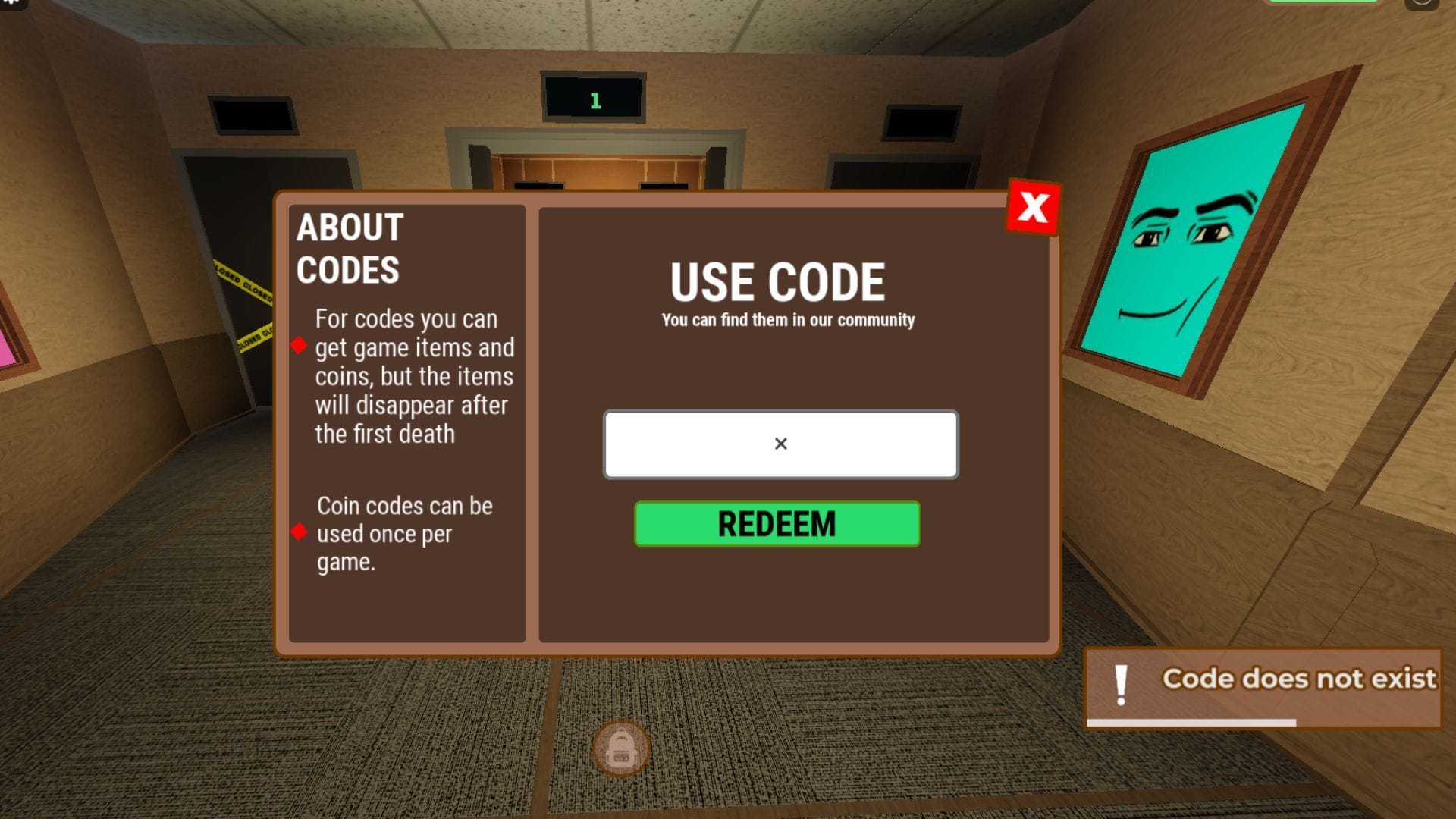This screenshot has height=819, width=1456.
Task: Open the backpack inventory
Action: pyautogui.click(x=620, y=747)
